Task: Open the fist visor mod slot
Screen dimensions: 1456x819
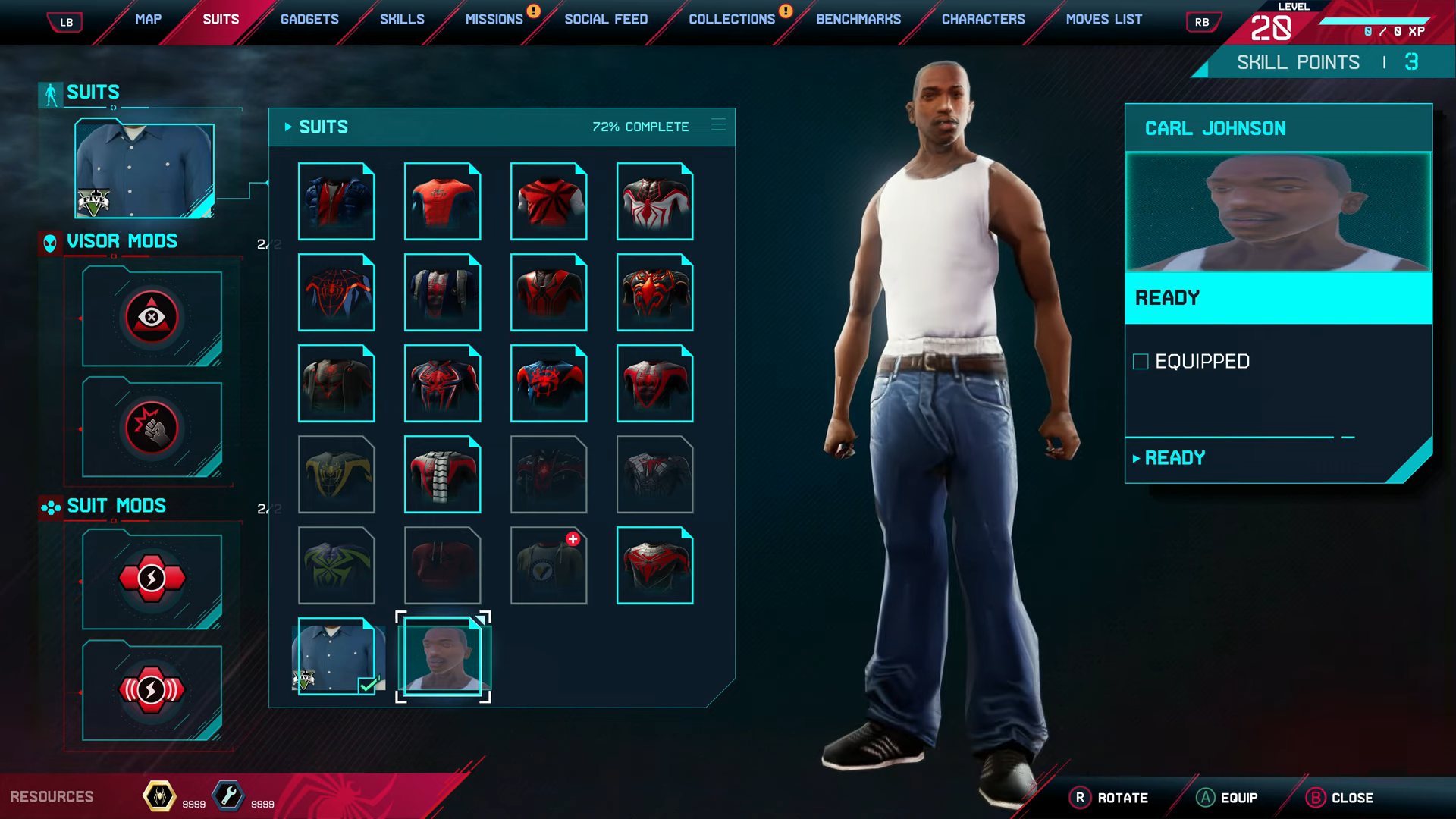Action: [x=152, y=428]
